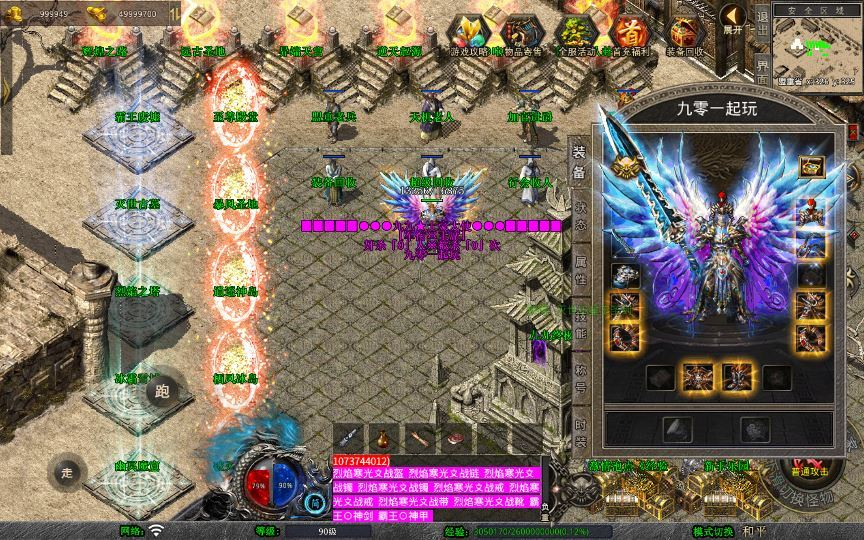
Task: Use the potion gourd hotbar item
Action: coord(381,437)
